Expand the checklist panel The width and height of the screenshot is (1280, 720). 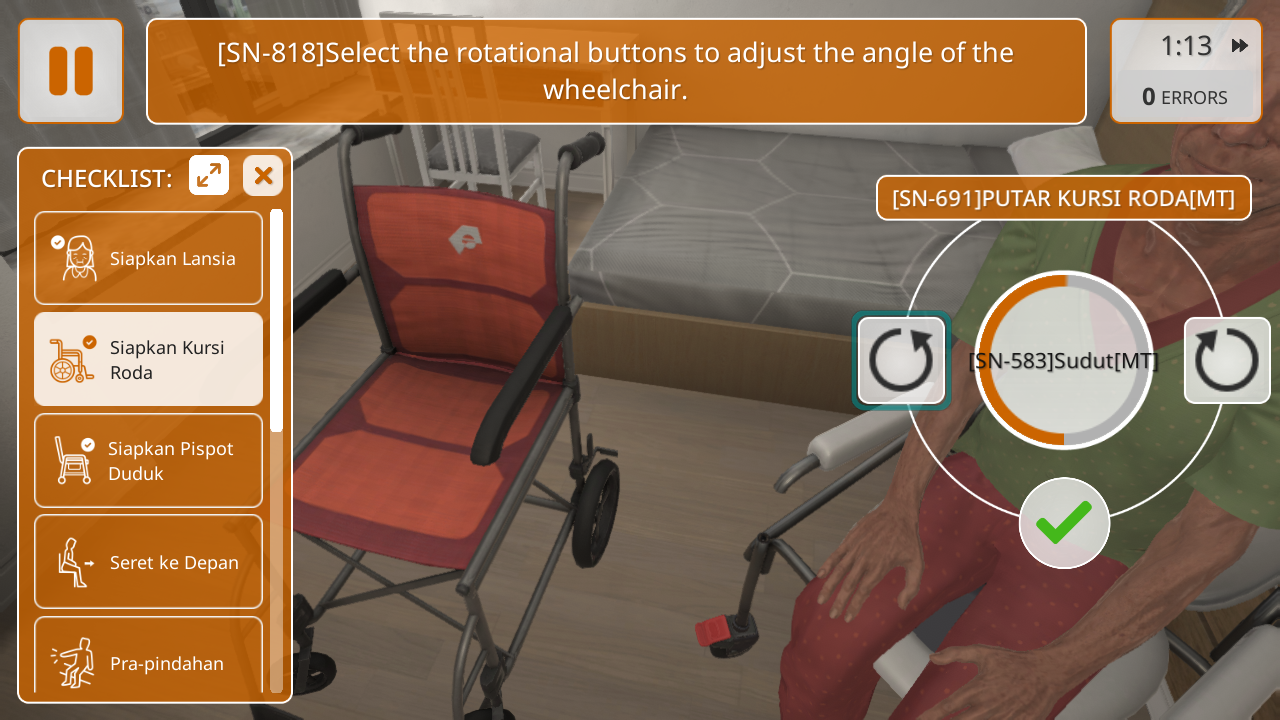[x=209, y=176]
